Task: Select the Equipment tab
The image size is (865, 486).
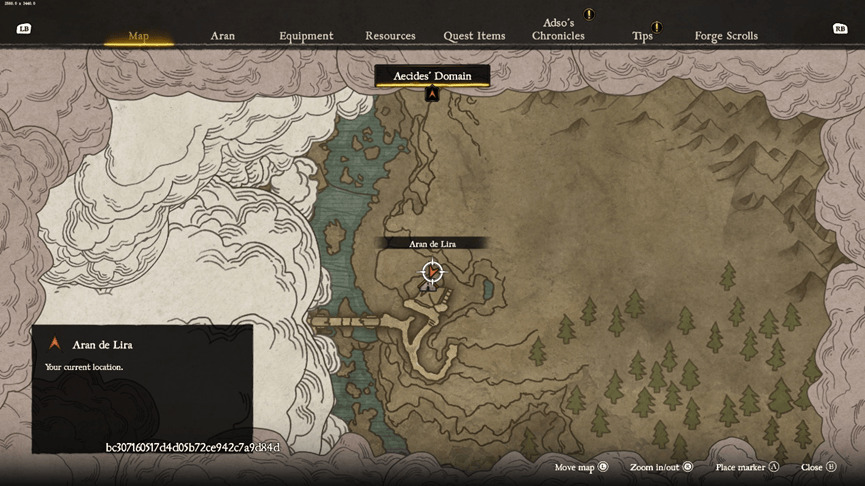Action: click(306, 36)
